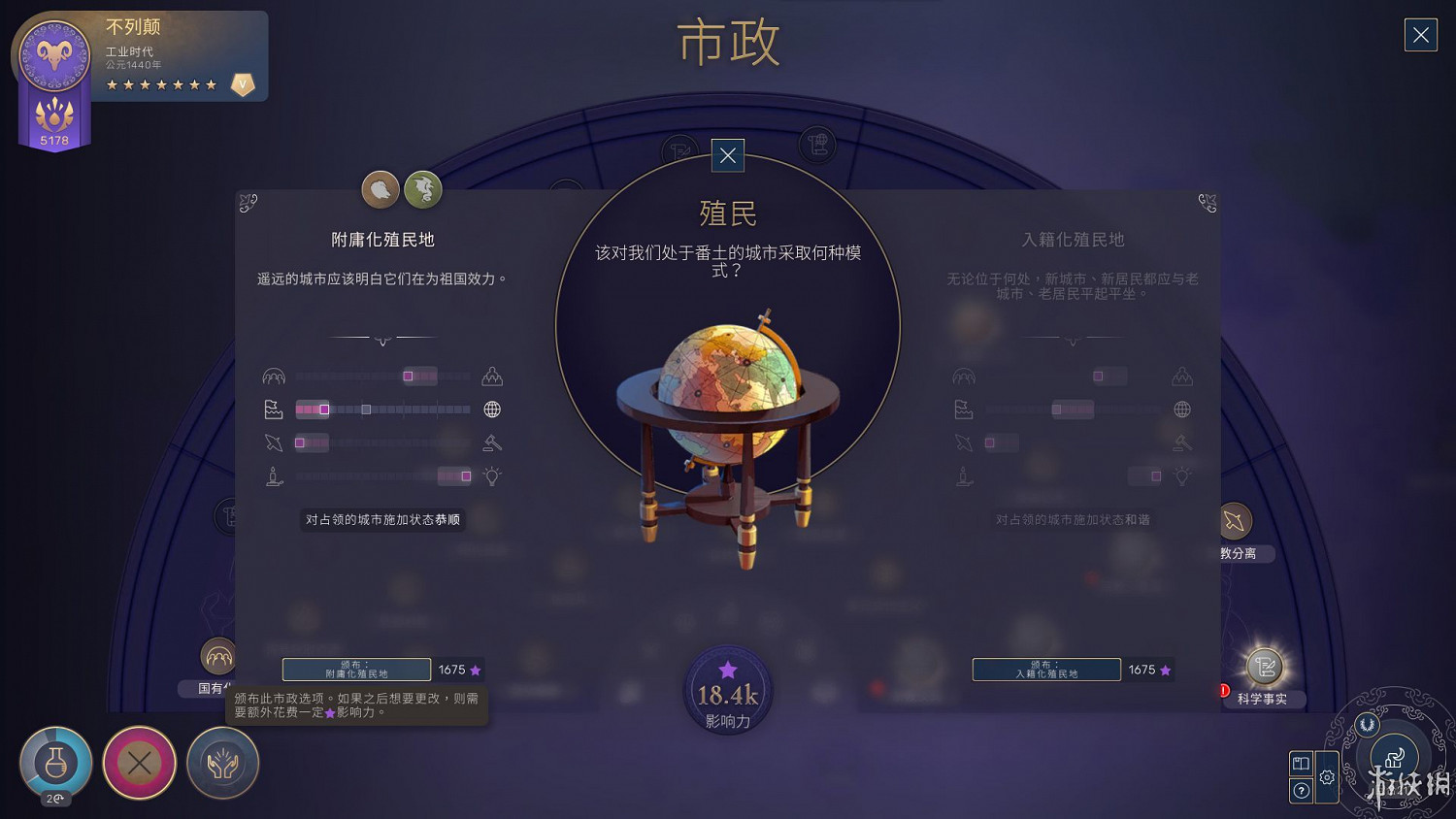Select the green dragon emblem above 附庸化殖民地

coord(424,189)
